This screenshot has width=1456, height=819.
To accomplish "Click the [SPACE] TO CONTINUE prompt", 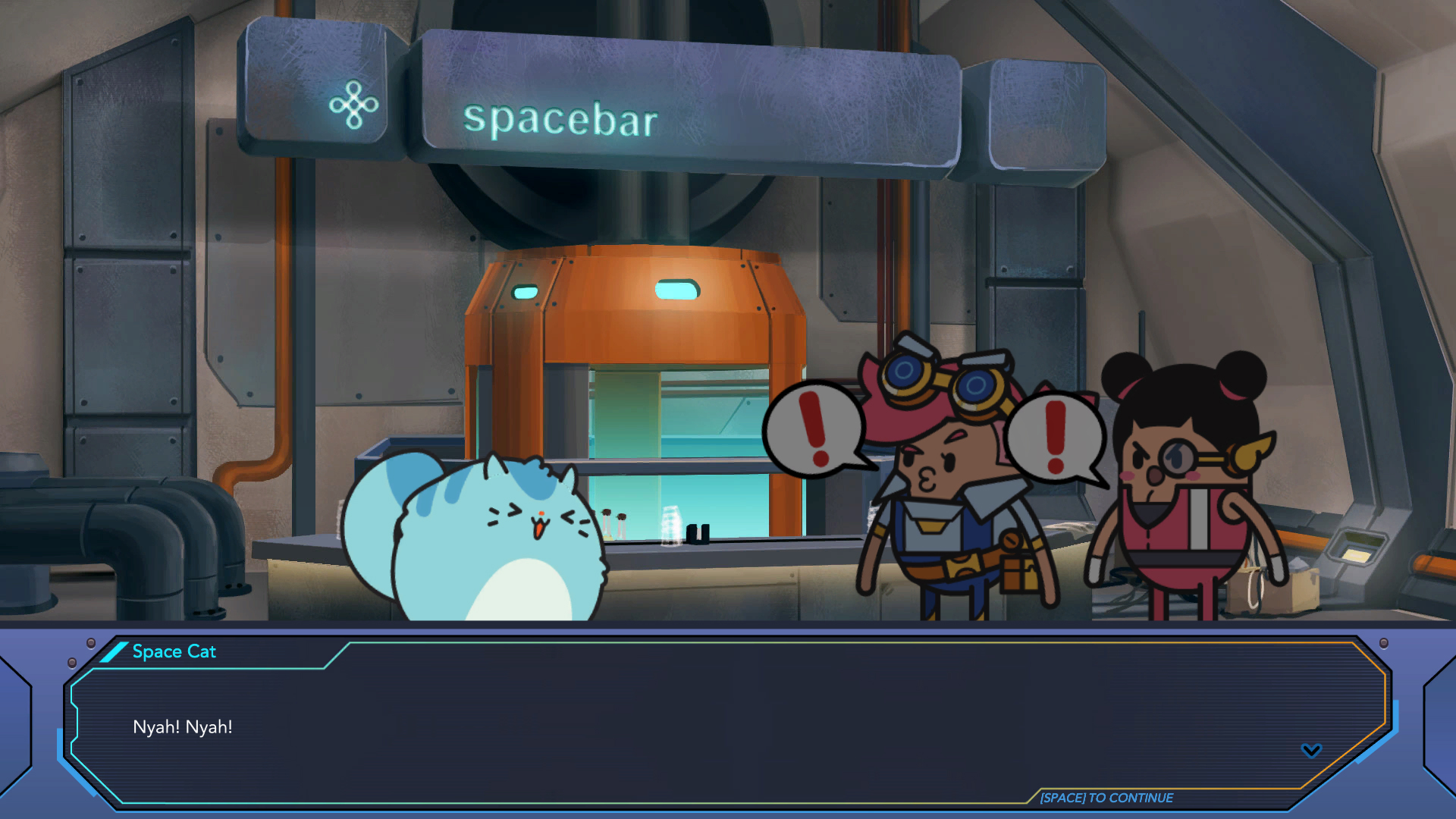I will point(1106,798).
